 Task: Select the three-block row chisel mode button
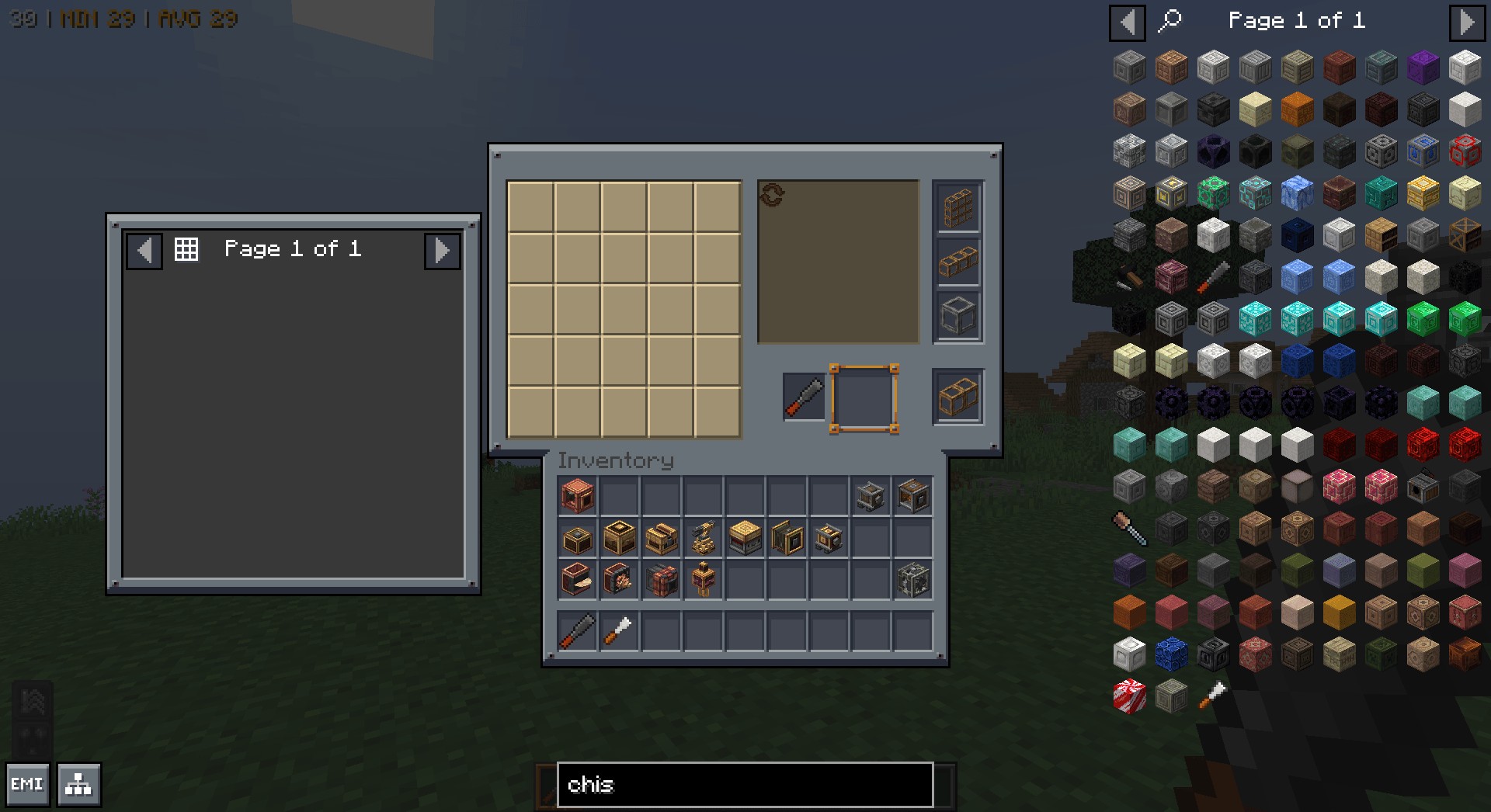pos(958,262)
